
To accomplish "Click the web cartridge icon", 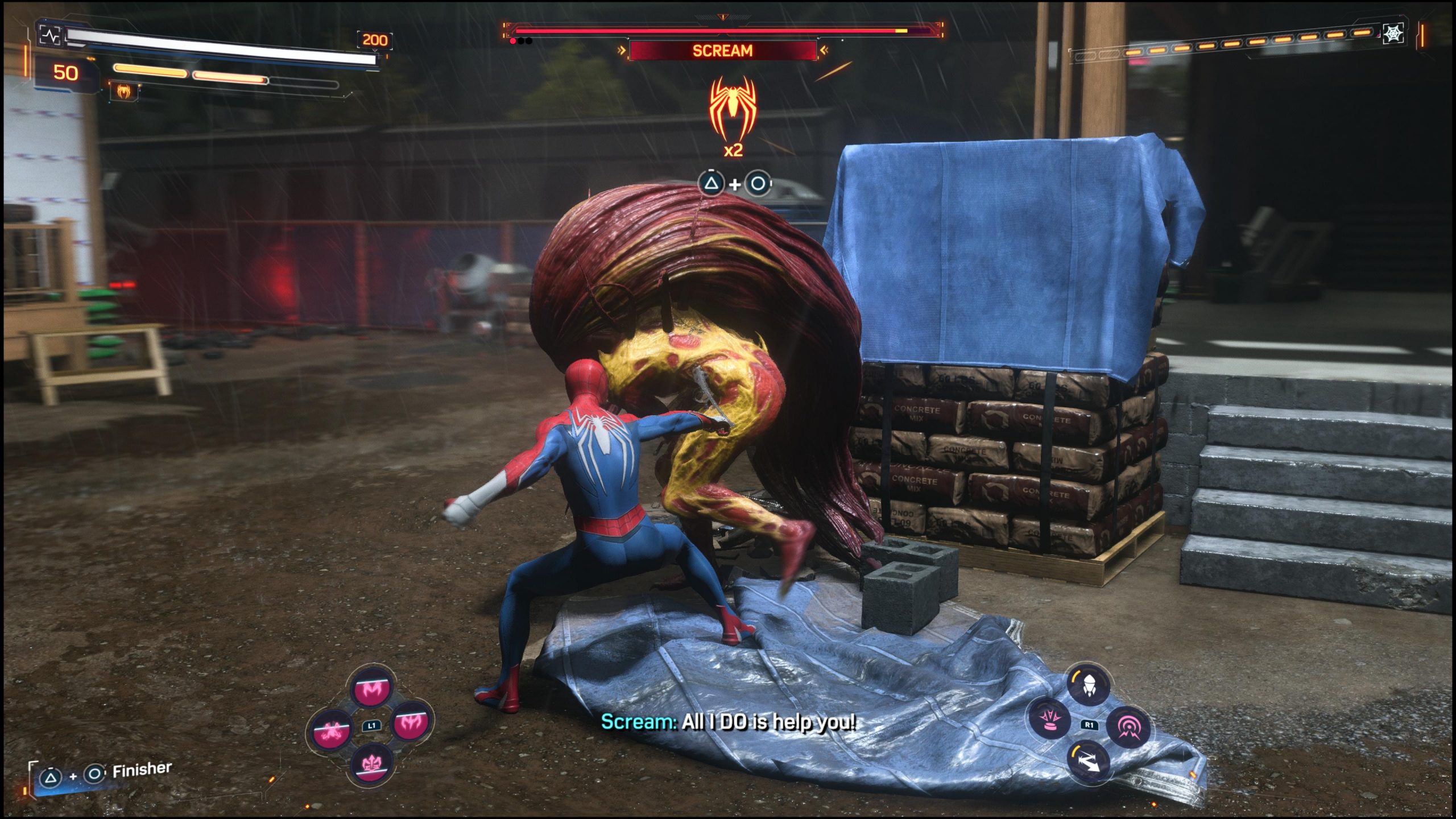I will tap(1393, 34).
